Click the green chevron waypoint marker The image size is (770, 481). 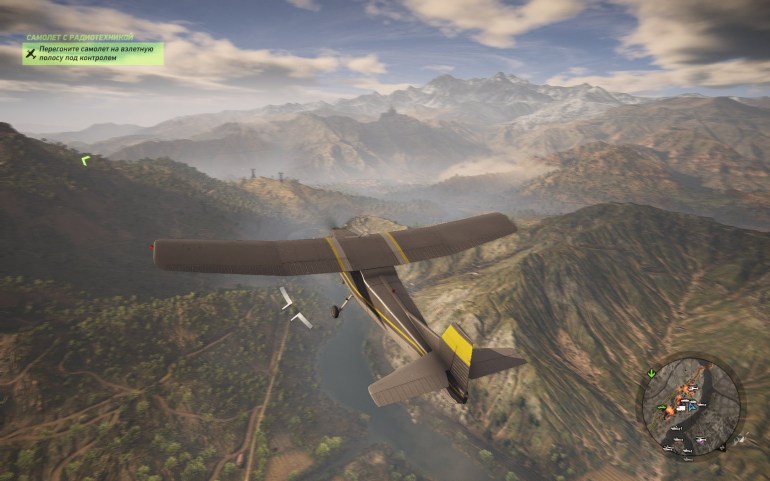(x=86, y=158)
